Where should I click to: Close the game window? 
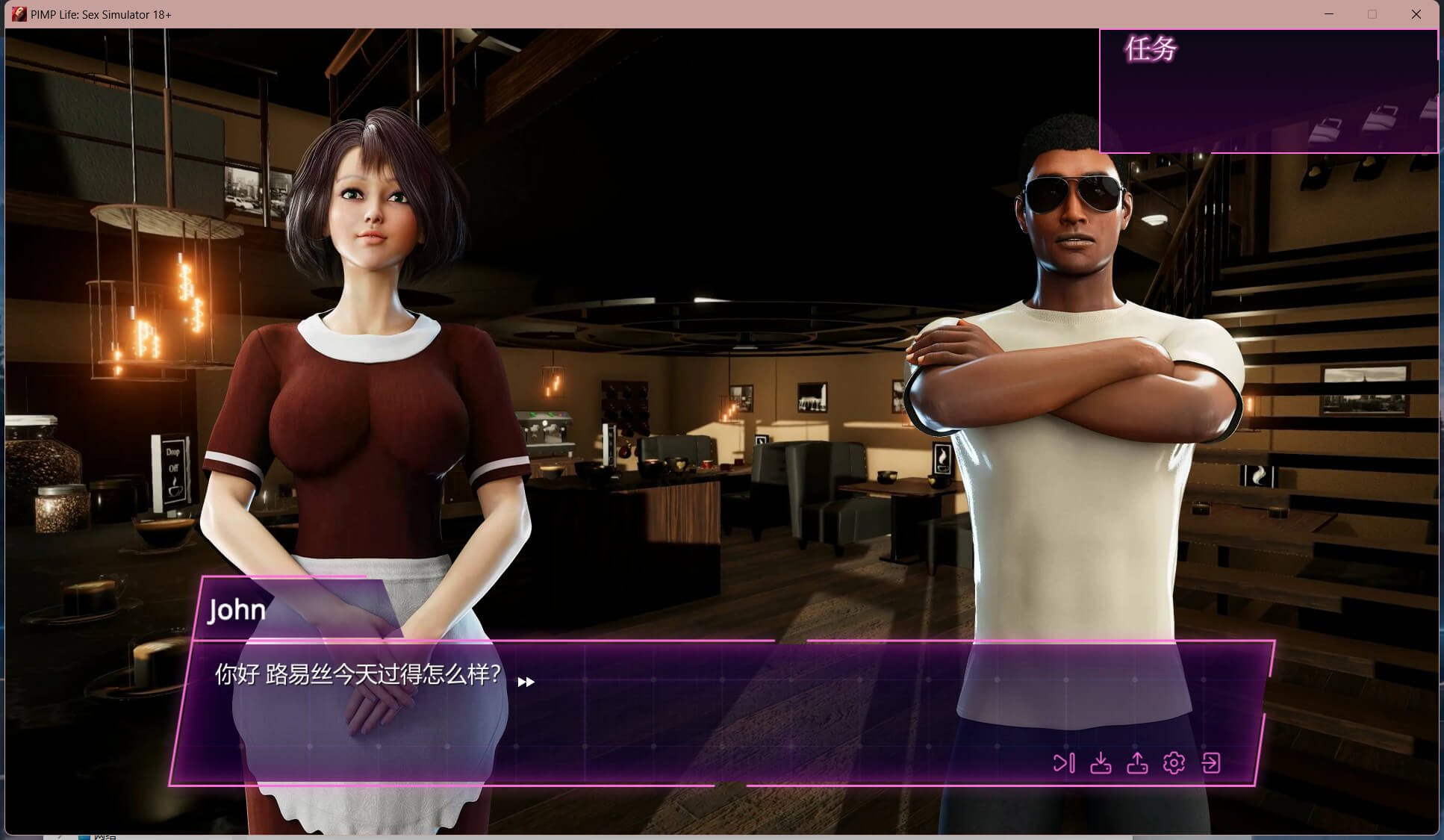pos(1416,14)
